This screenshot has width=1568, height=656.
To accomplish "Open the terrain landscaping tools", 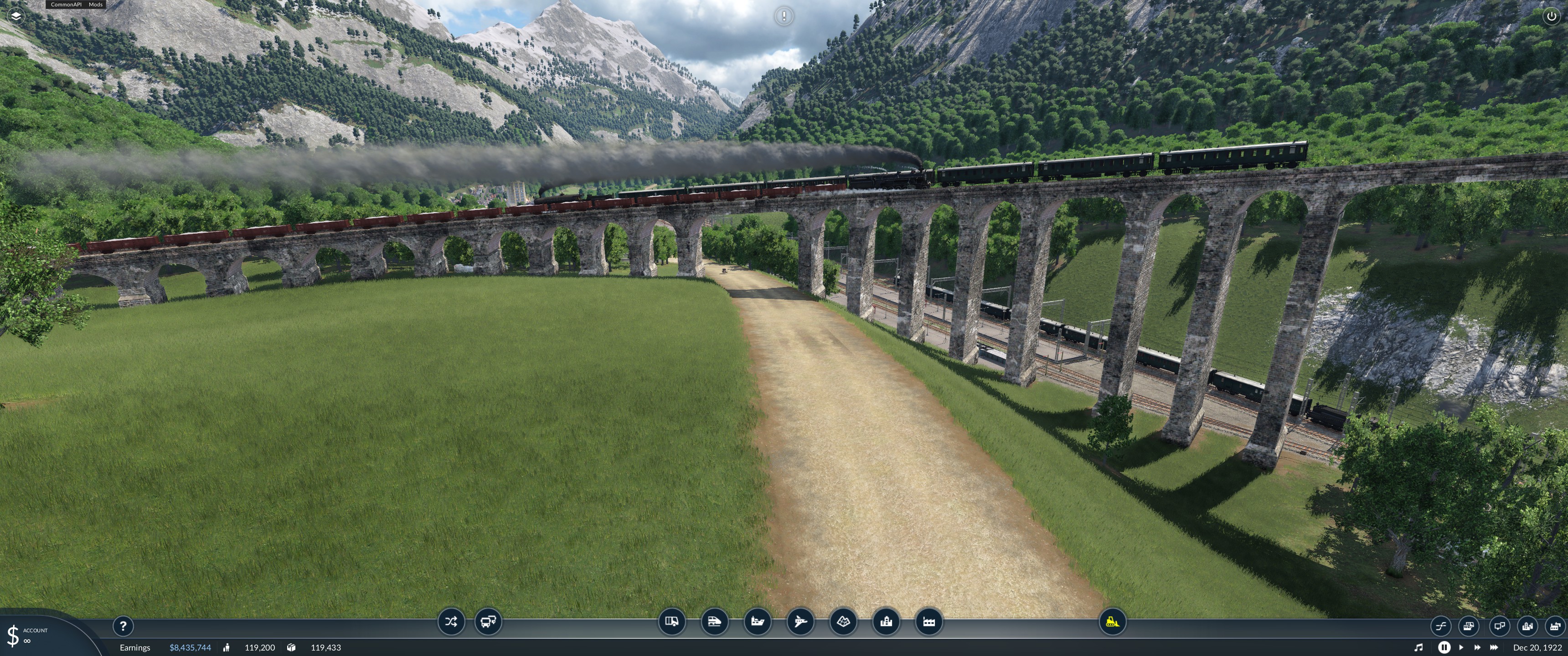I will (844, 622).
